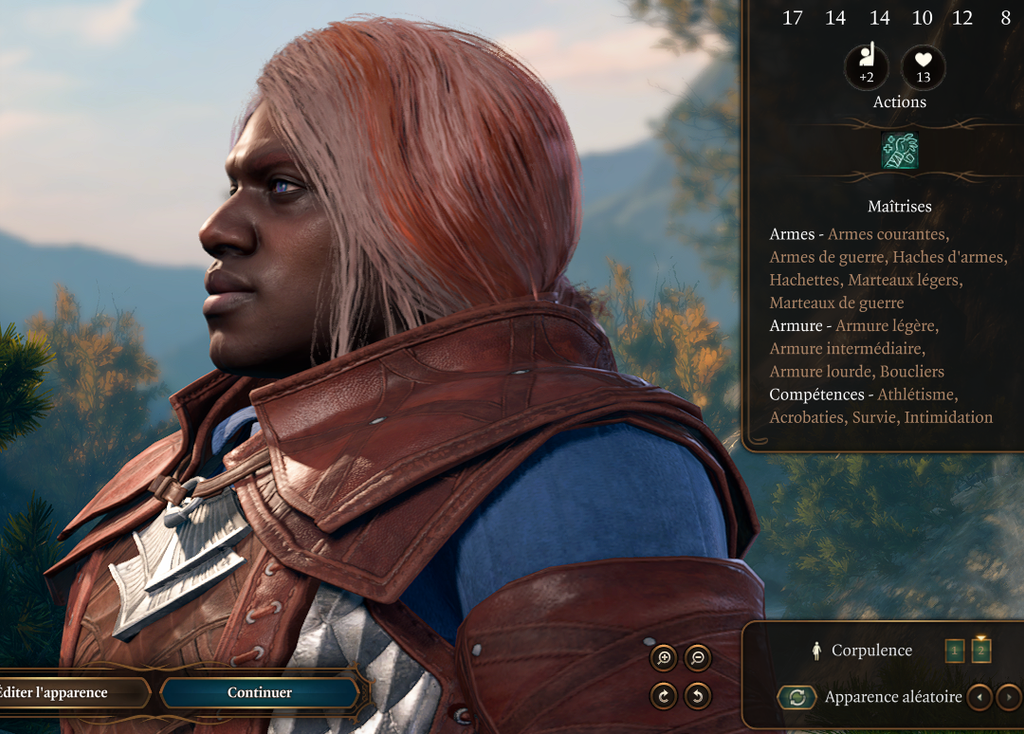Image resolution: width=1024 pixels, height=734 pixels.
Task: Go to next random appearance with right arrow
Action: click(1008, 697)
